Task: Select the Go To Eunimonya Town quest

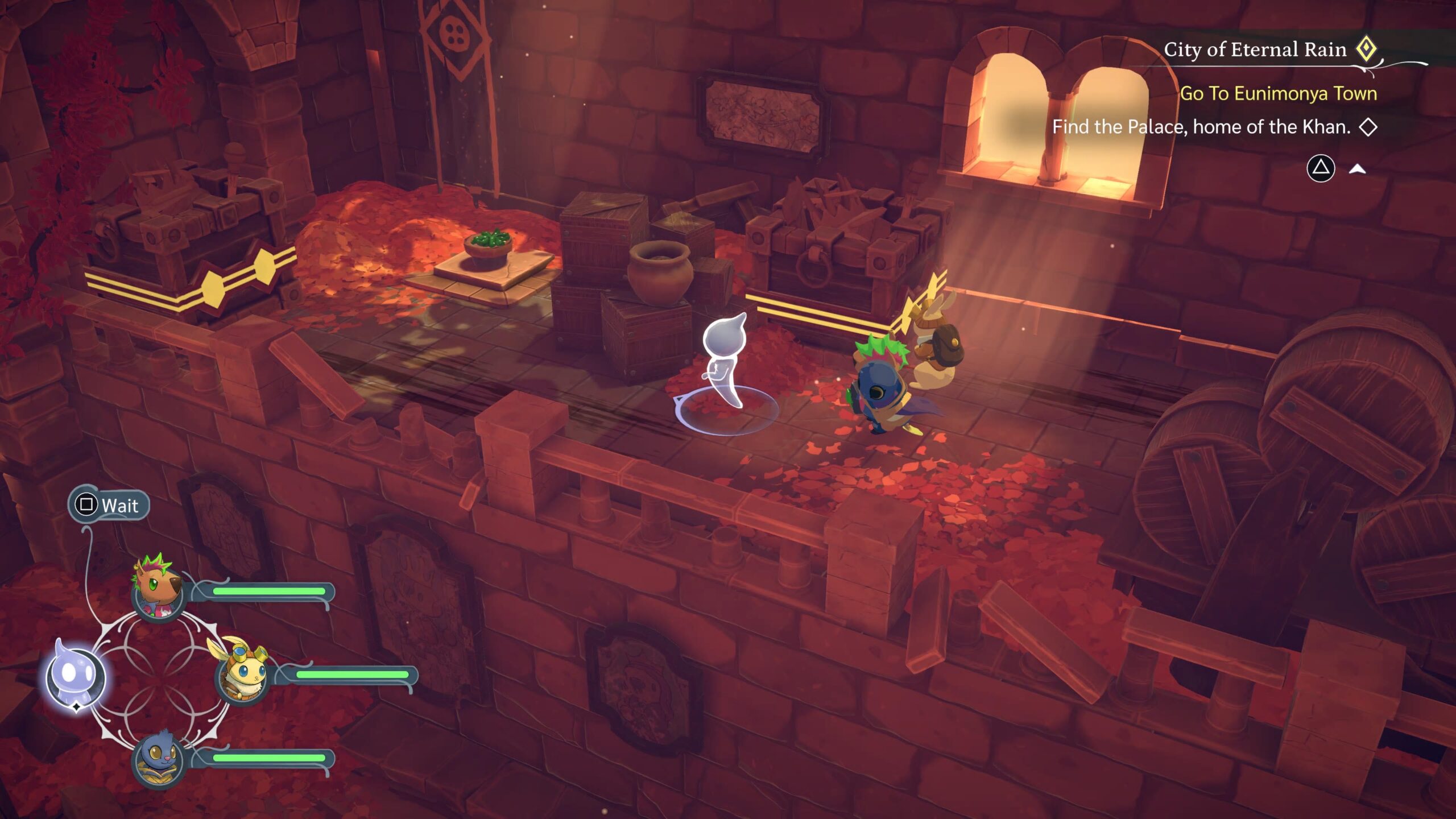Action: pyautogui.click(x=1278, y=93)
